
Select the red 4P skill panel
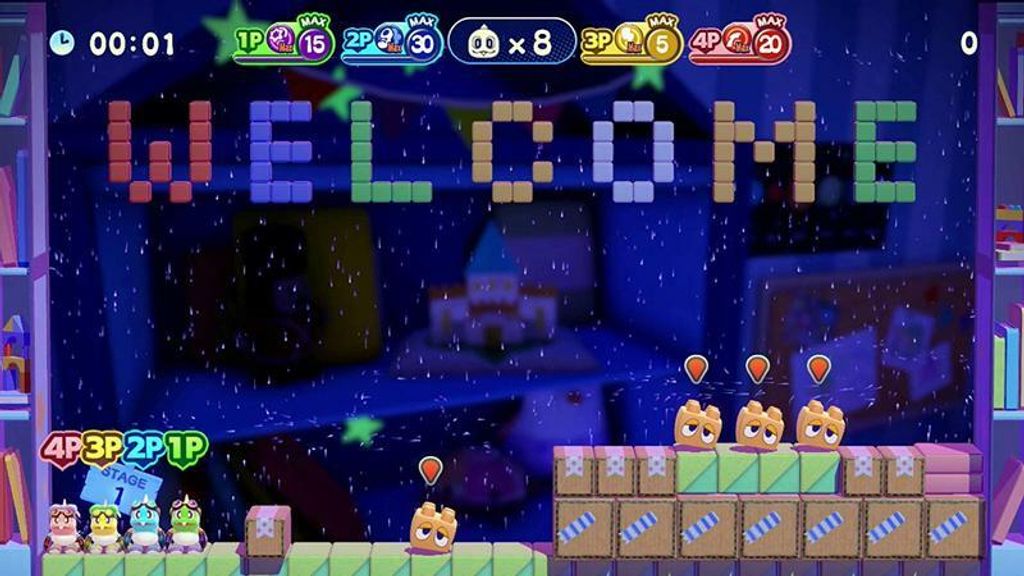coord(740,43)
